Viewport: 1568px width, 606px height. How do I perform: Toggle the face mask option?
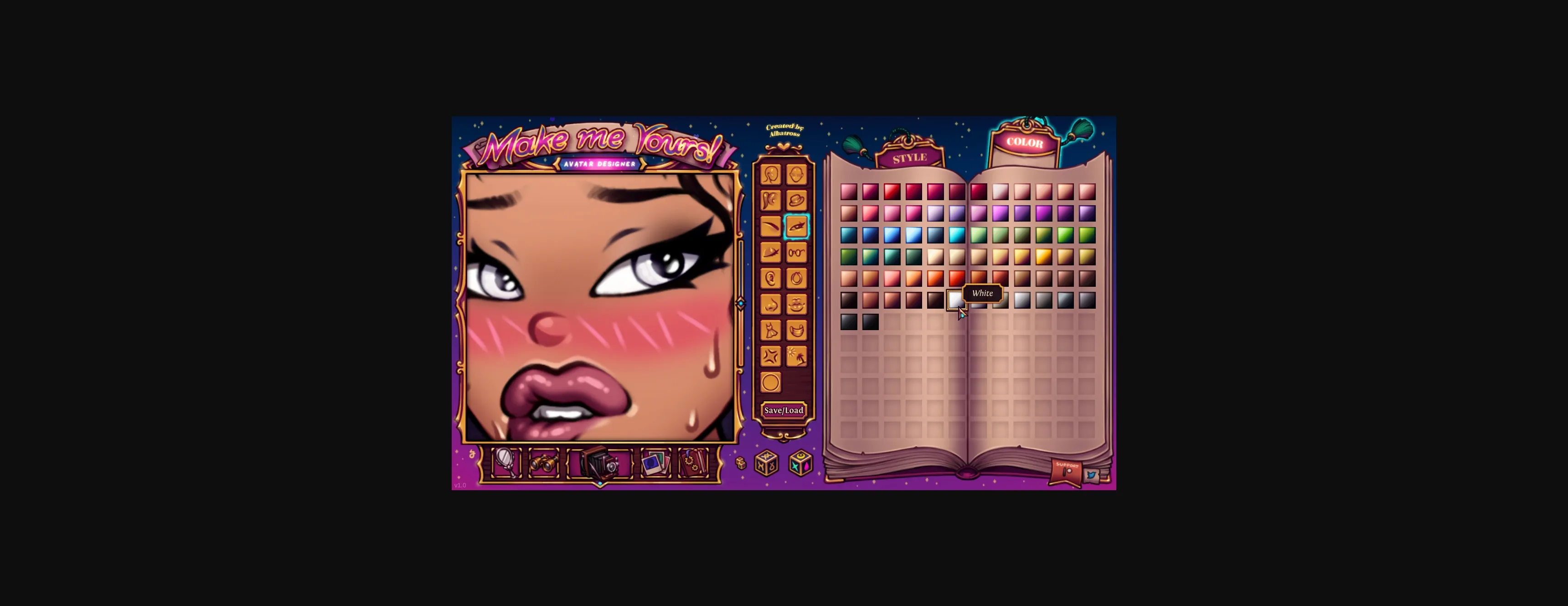click(x=796, y=329)
